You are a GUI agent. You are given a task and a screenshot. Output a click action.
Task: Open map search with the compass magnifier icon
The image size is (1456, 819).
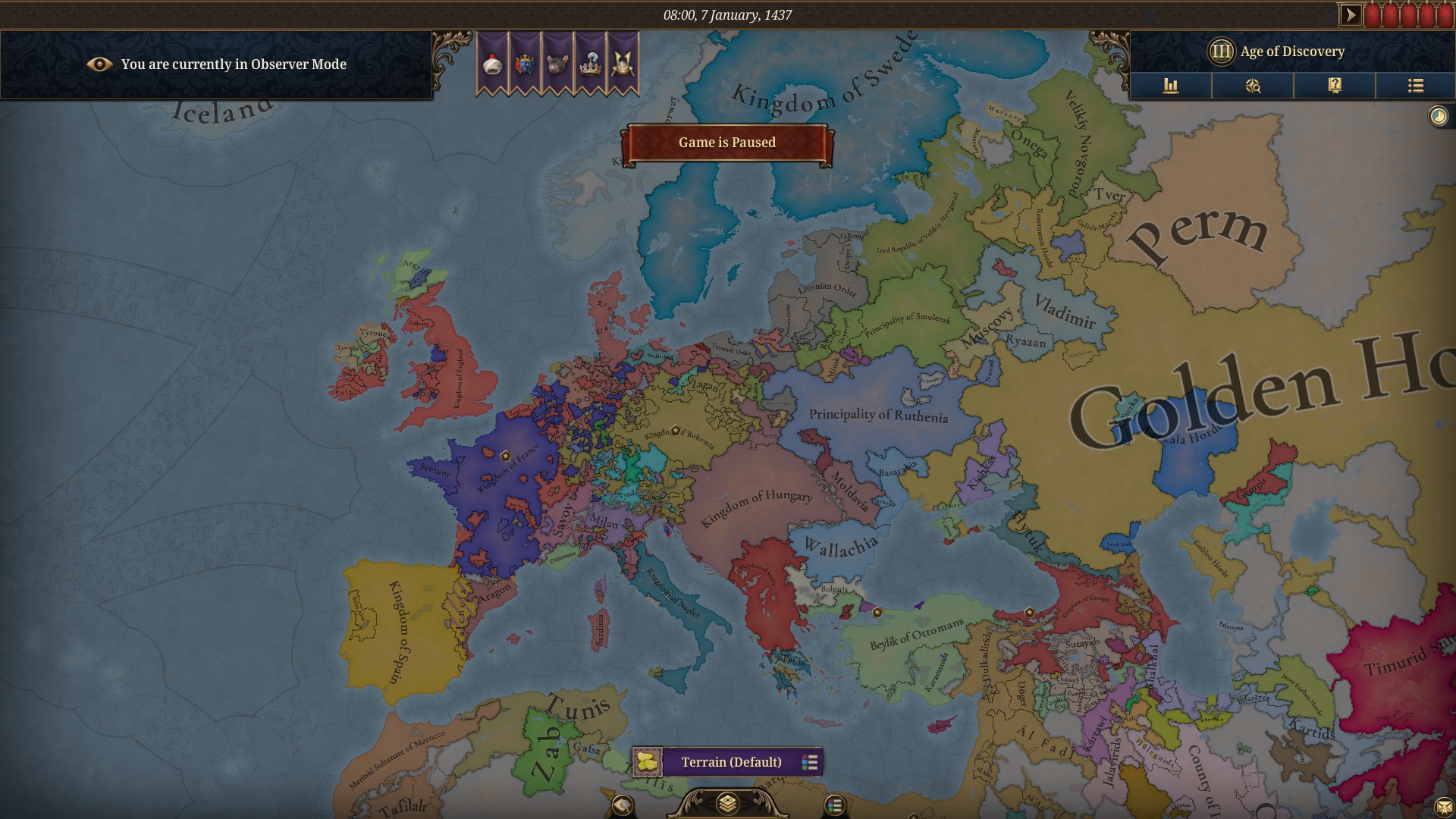pyautogui.click(x=1252, y=86)
